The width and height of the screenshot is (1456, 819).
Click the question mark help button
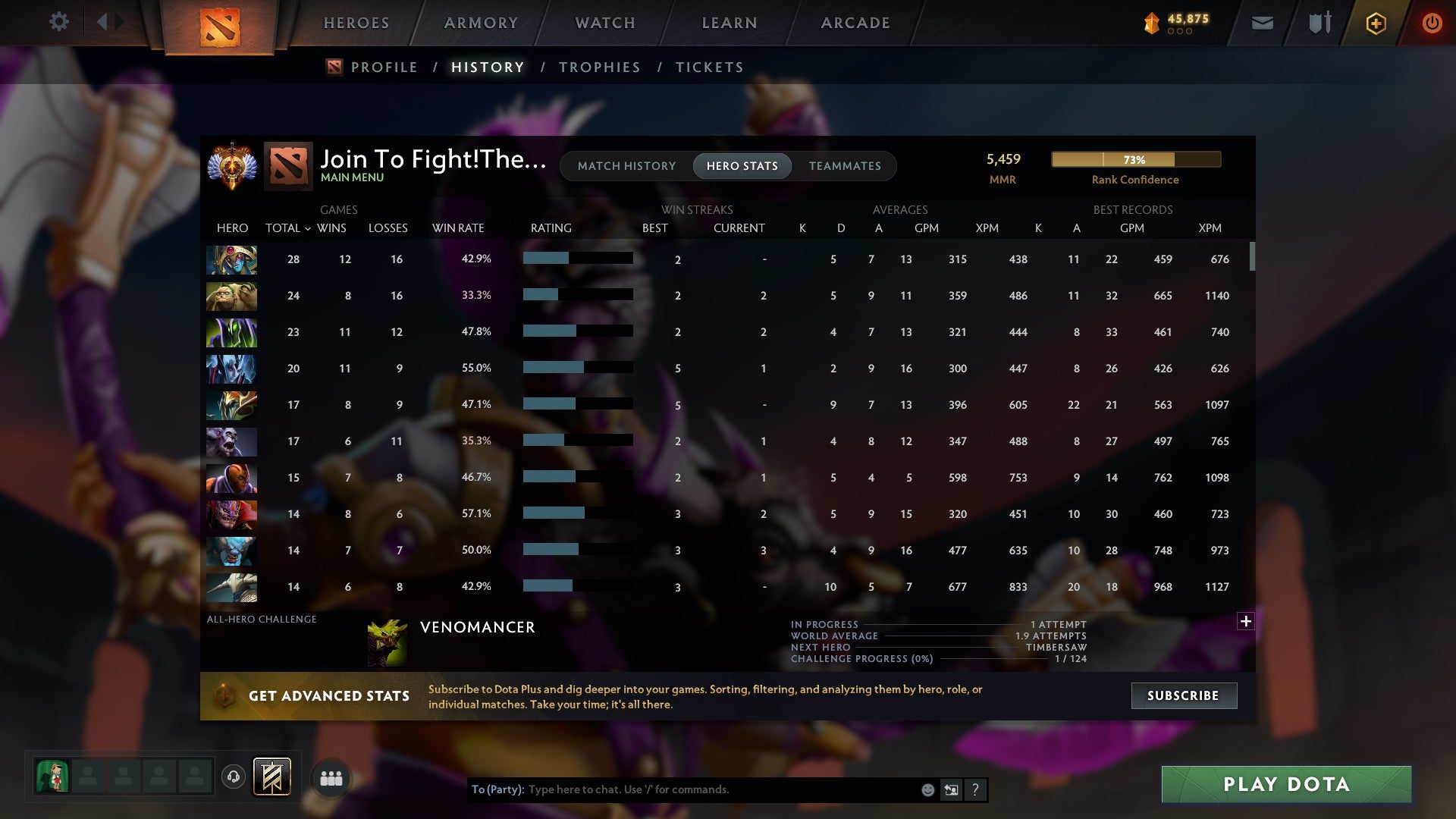click(x=974, y=789)
